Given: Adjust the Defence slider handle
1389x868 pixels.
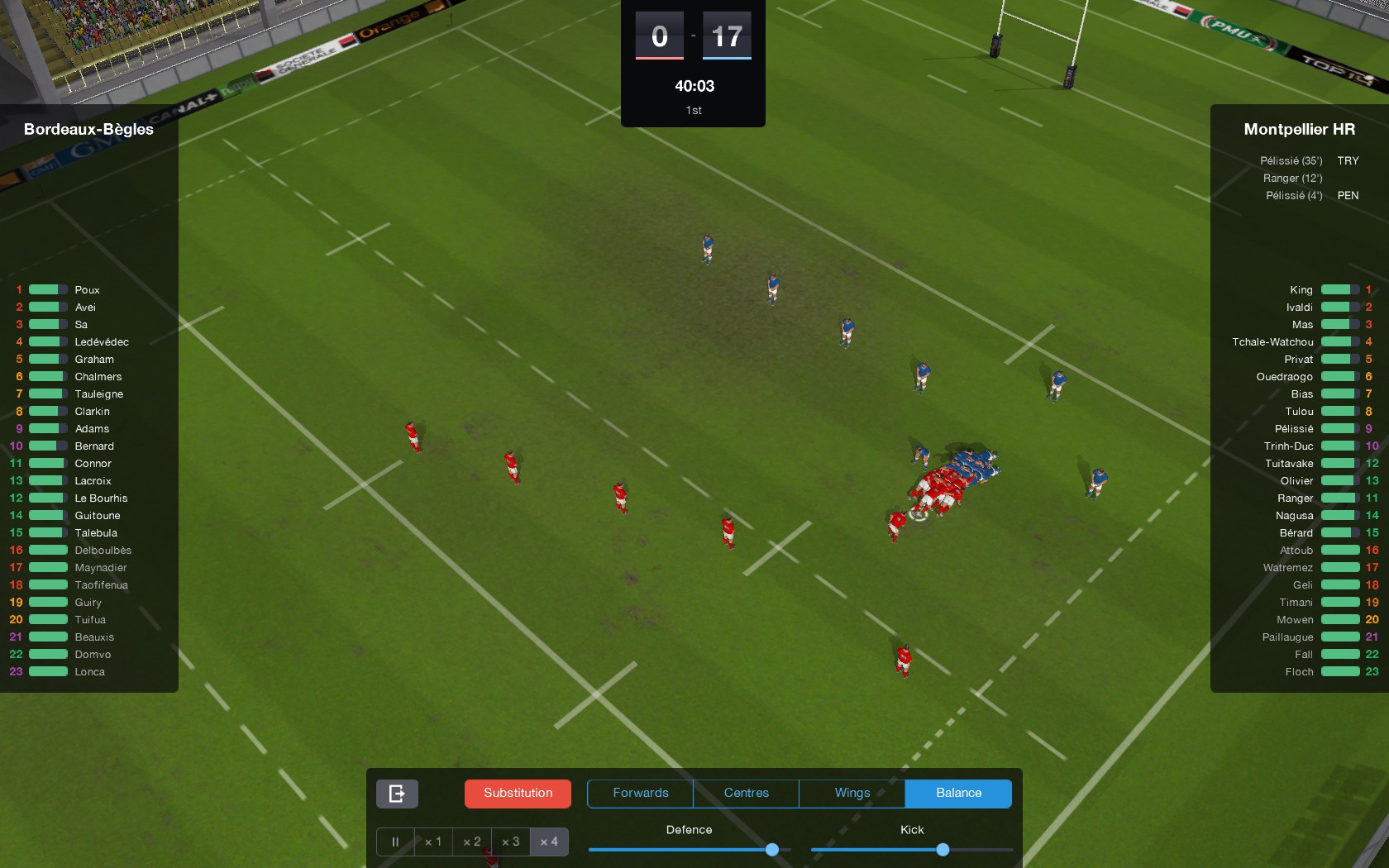Looking at the screenshot, I should 771,849.
